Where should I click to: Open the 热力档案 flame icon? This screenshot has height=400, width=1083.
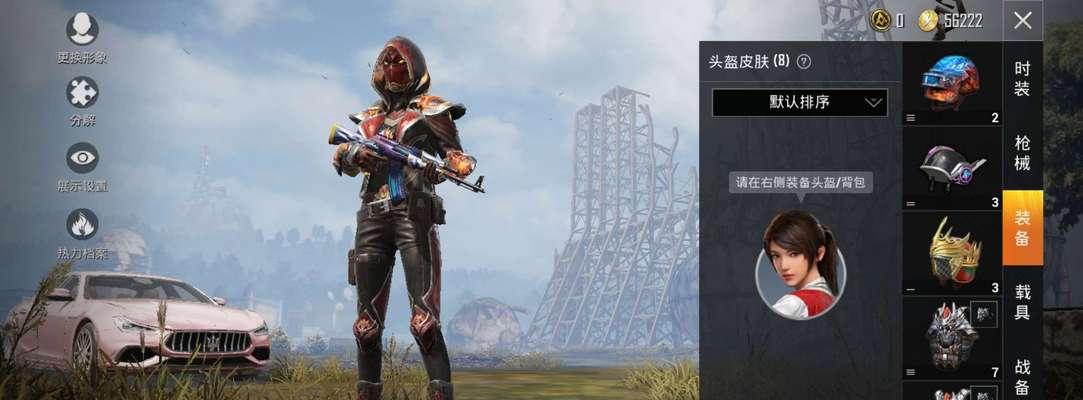[82, 224]
